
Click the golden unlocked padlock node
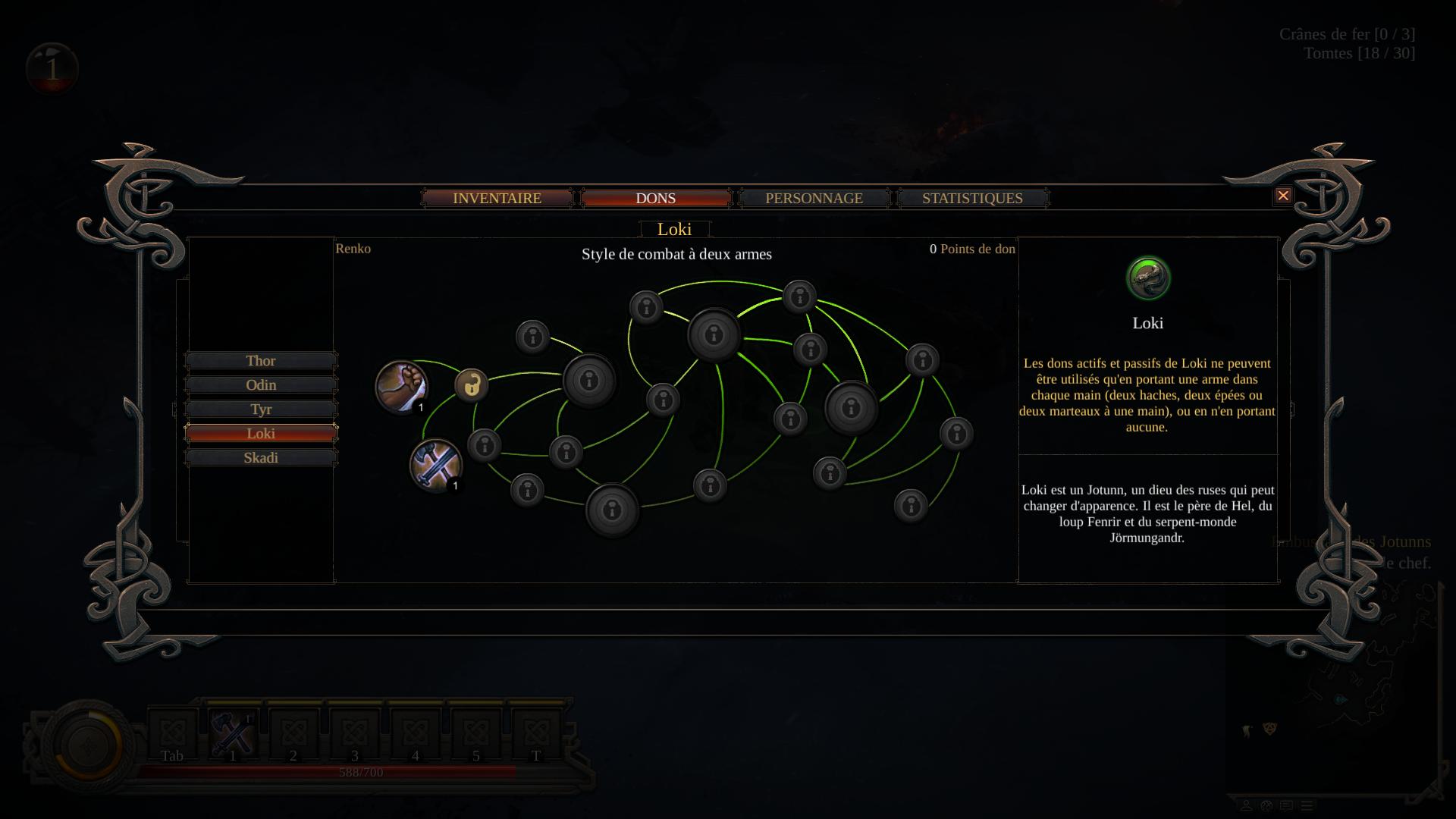[472, 384]
